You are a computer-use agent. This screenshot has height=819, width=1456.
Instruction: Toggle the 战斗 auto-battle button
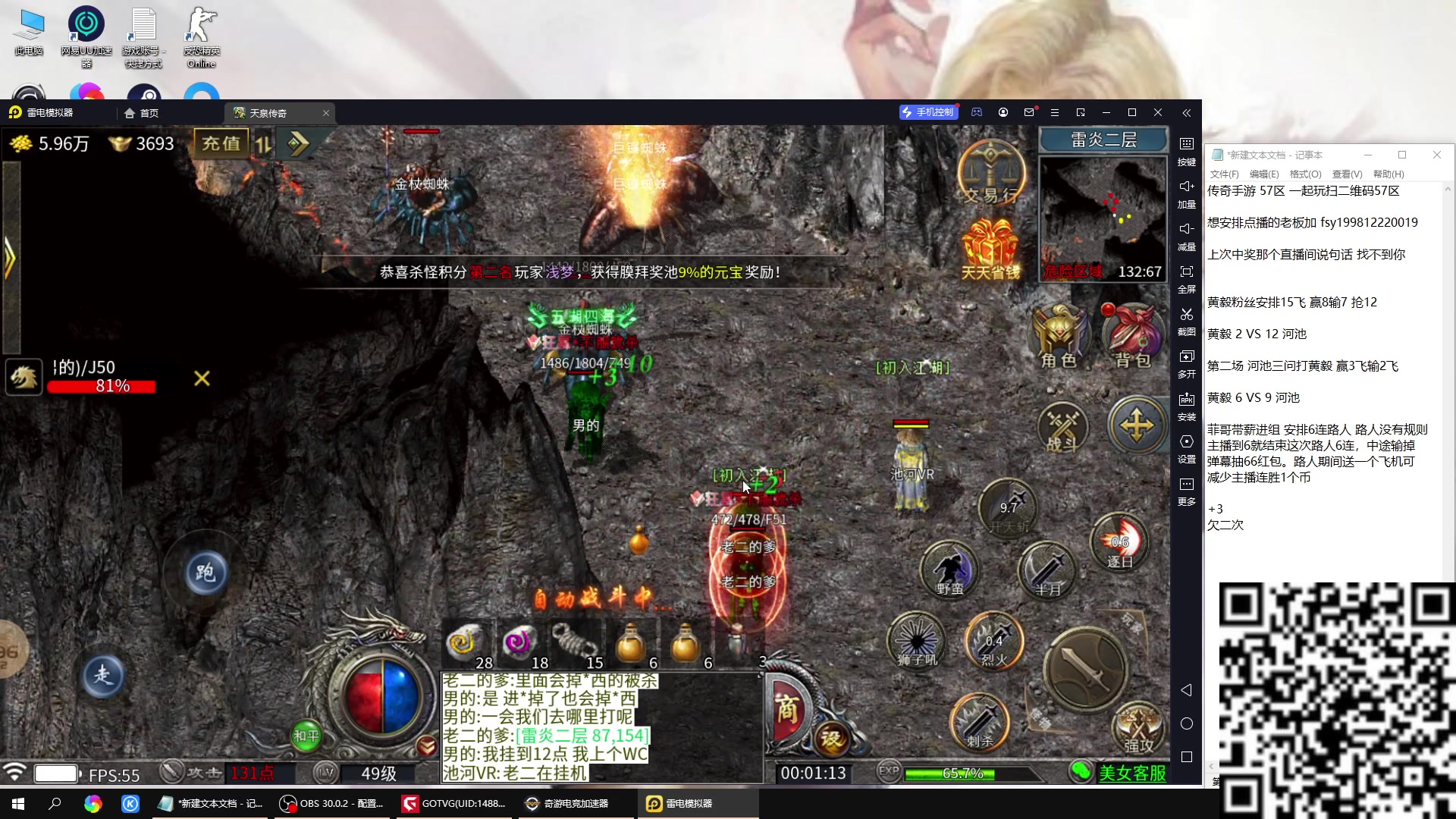tap(1062, 428)
